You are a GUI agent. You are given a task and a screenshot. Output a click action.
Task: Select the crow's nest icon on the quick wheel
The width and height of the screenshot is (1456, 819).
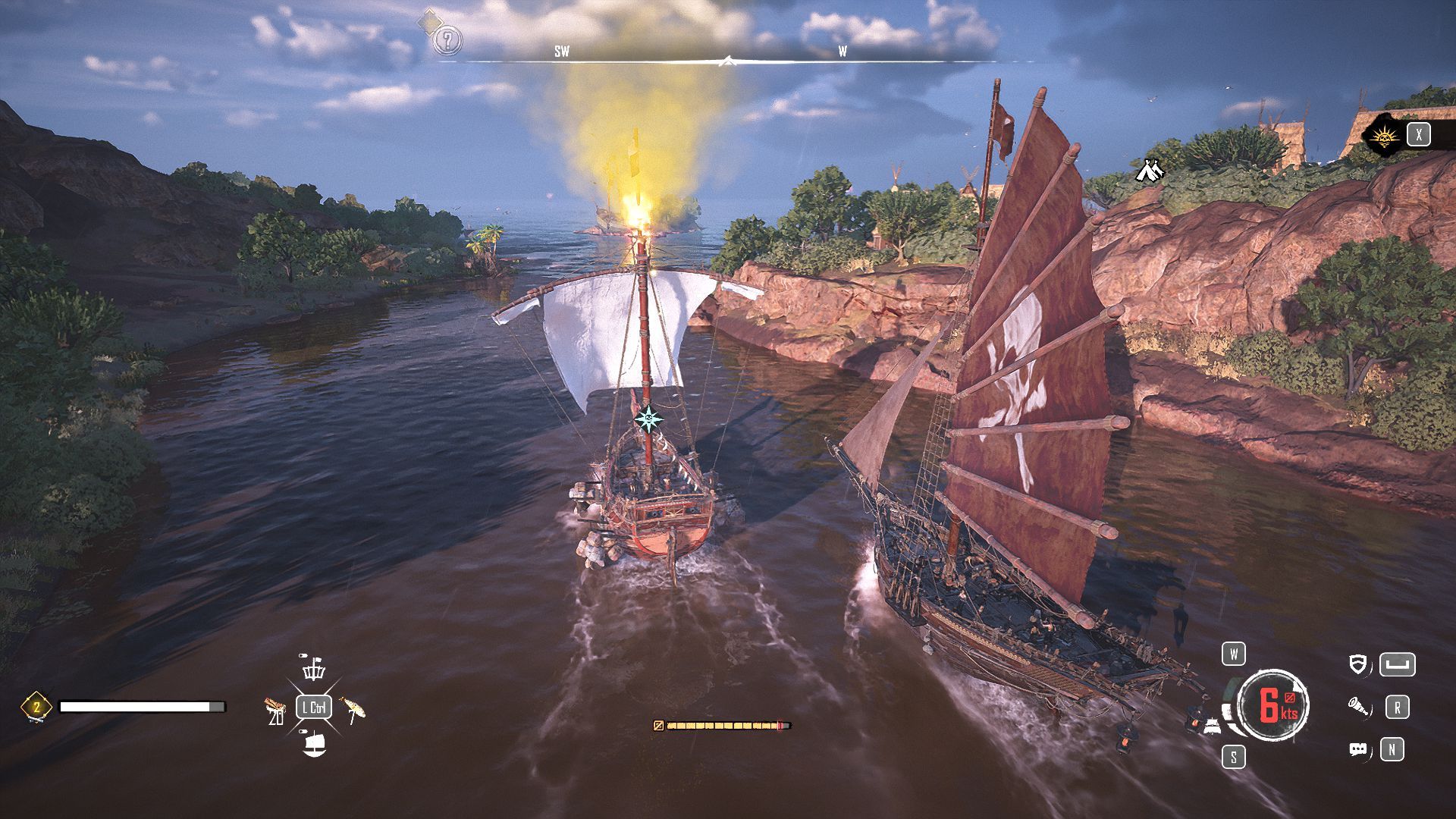[x=314, y=670]
